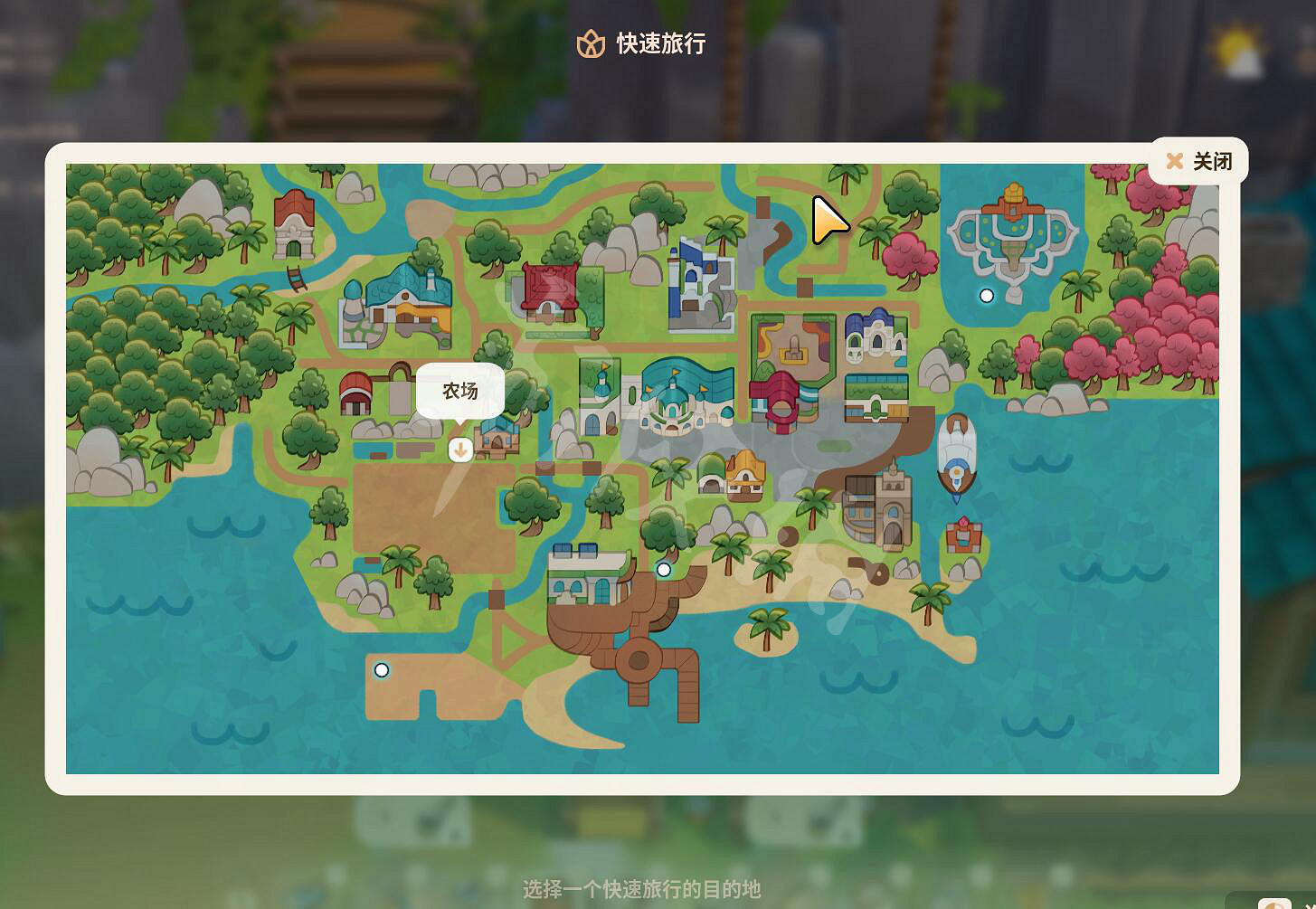
Task: Click the white waypoint dot beside the treehouse
Action: 664,569
